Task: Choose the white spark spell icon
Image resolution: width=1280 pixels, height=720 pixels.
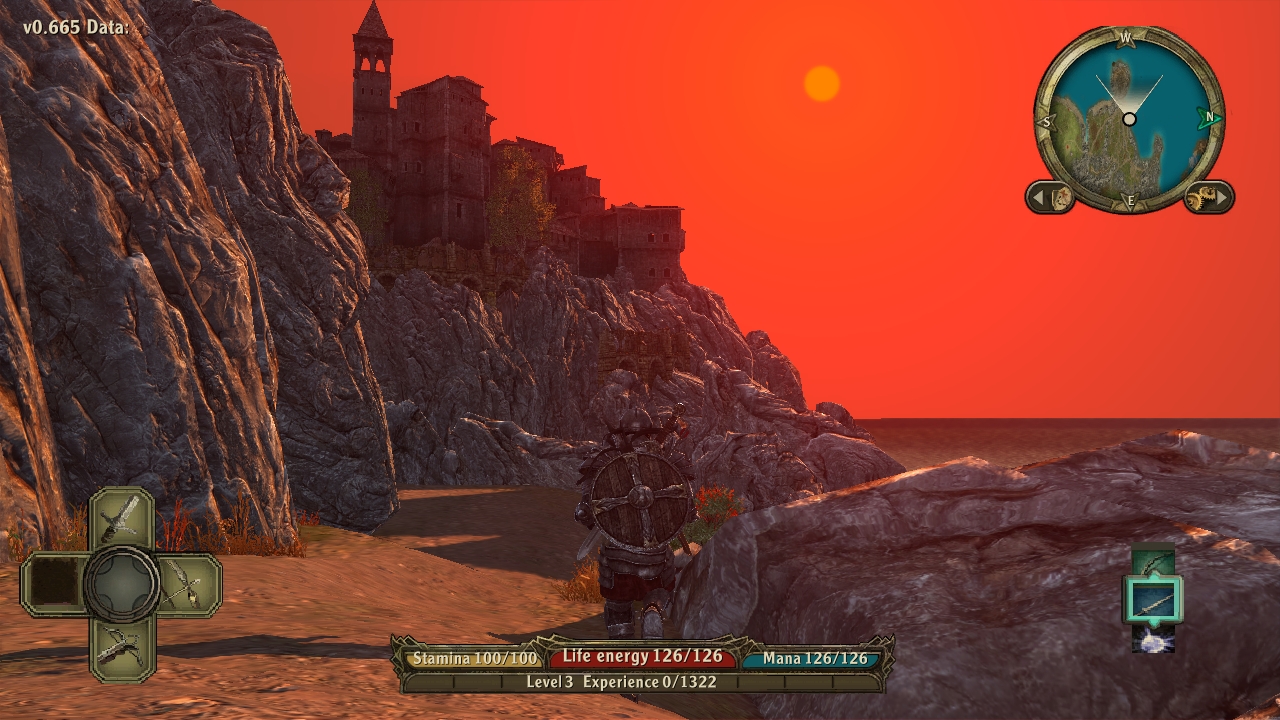Action: pos(1153,639)
